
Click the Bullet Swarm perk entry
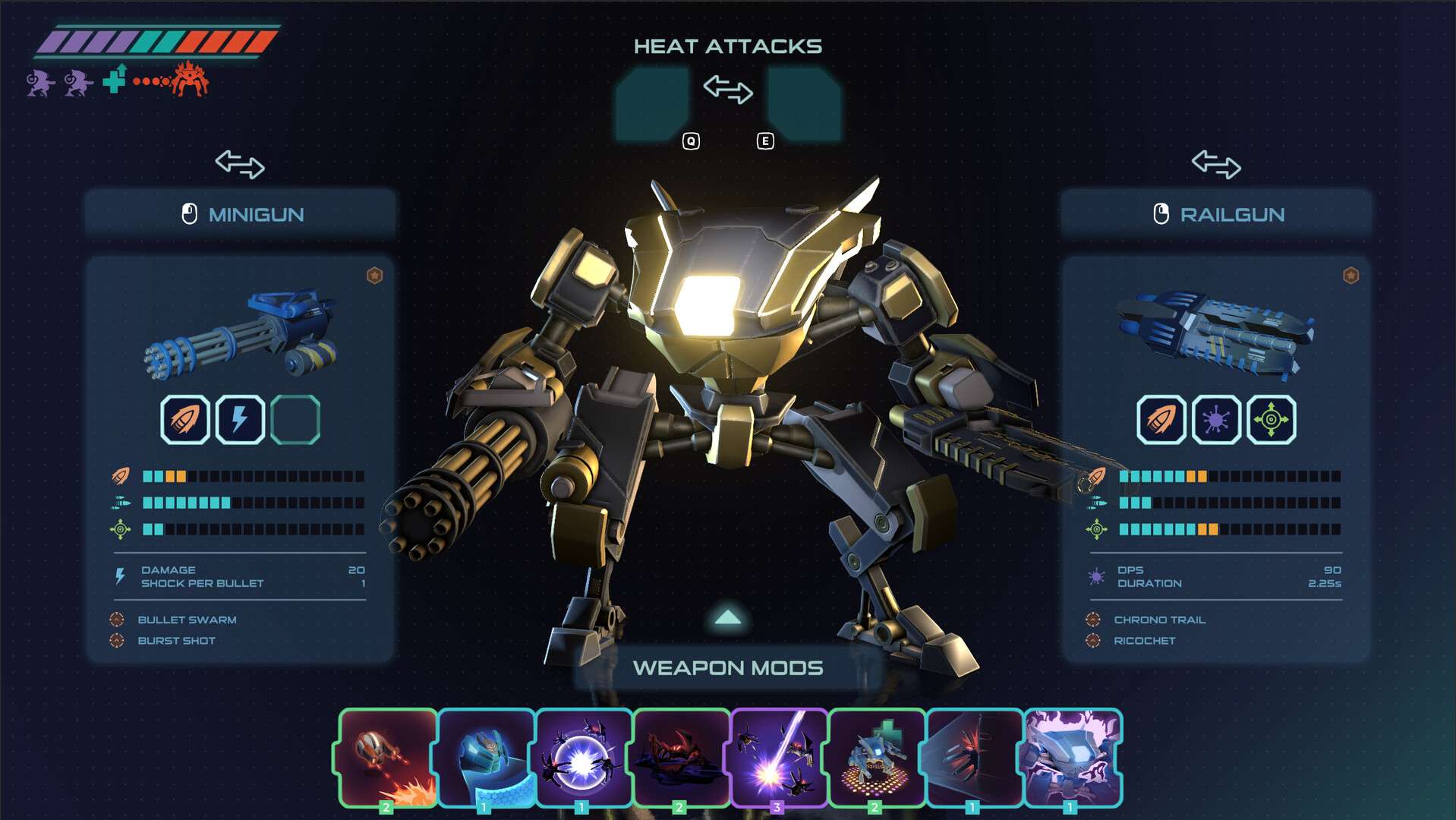coord(187,620)
